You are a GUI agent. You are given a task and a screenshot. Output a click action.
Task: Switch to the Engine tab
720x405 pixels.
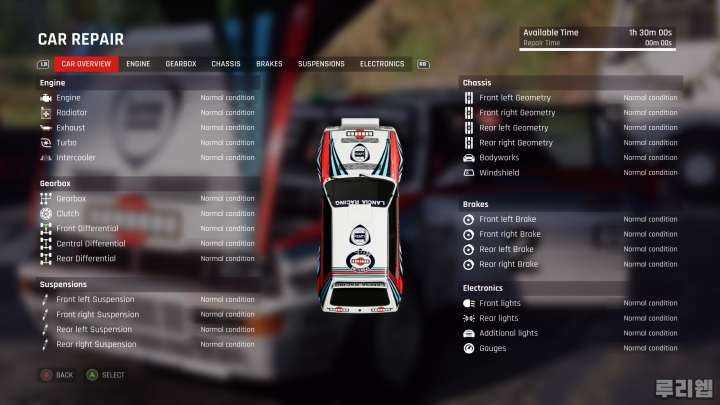tap(138, 64)
